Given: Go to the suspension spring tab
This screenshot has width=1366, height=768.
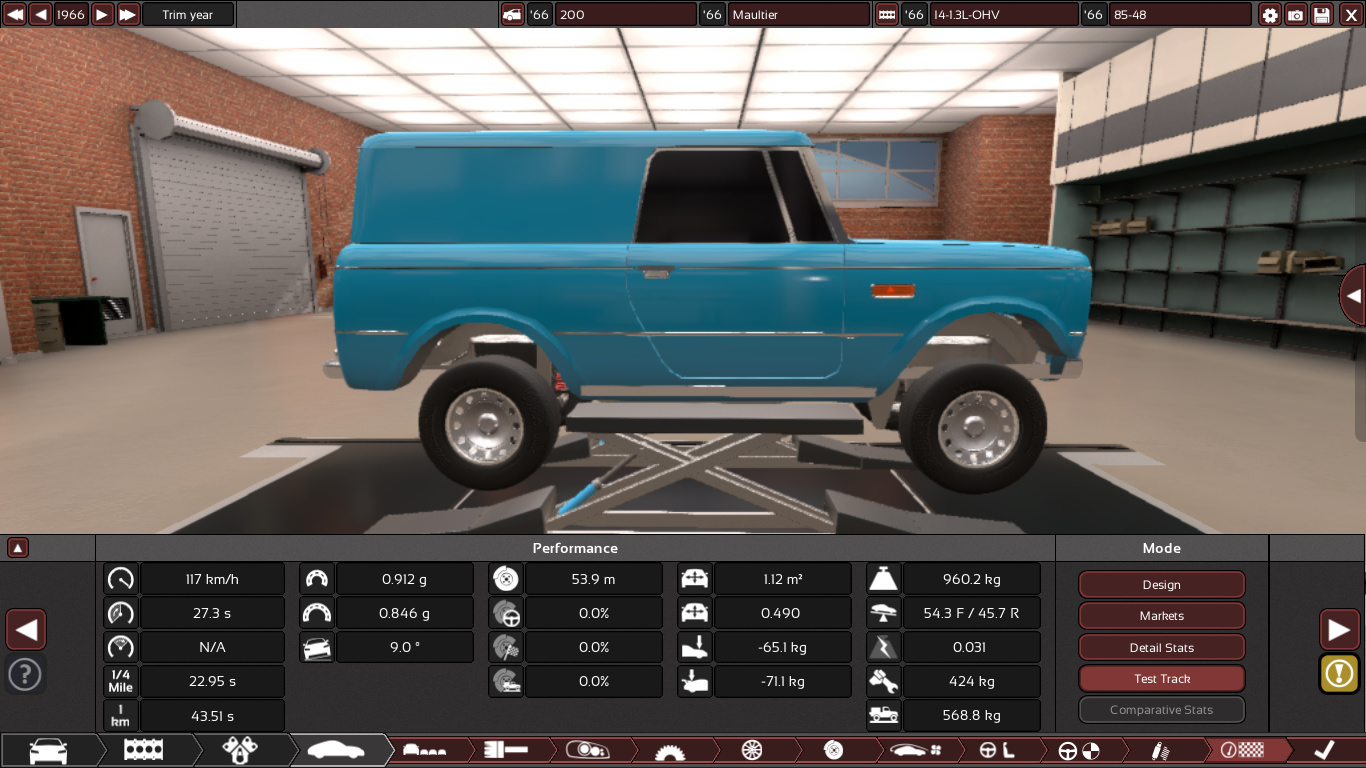Looking at the screenshot, I should click(x=1160, y=750).
